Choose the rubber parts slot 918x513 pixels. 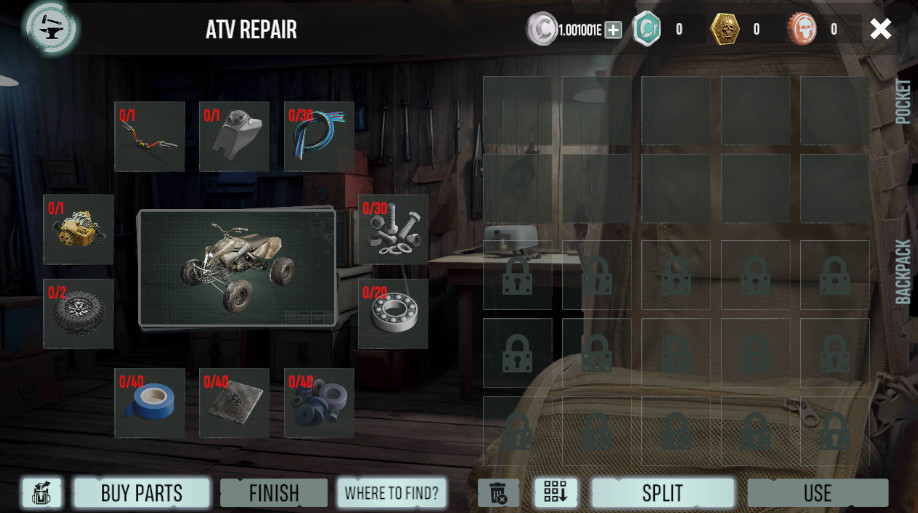click(x=319, y=403)
